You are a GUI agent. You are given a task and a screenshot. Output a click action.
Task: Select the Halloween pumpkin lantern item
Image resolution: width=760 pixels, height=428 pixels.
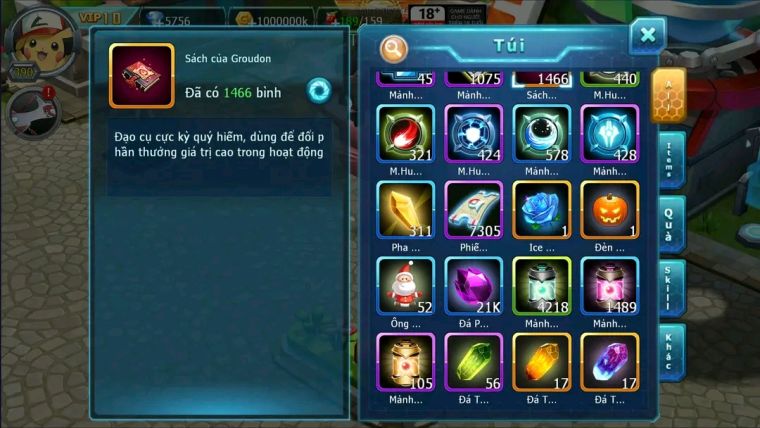(x=609, y=210)
